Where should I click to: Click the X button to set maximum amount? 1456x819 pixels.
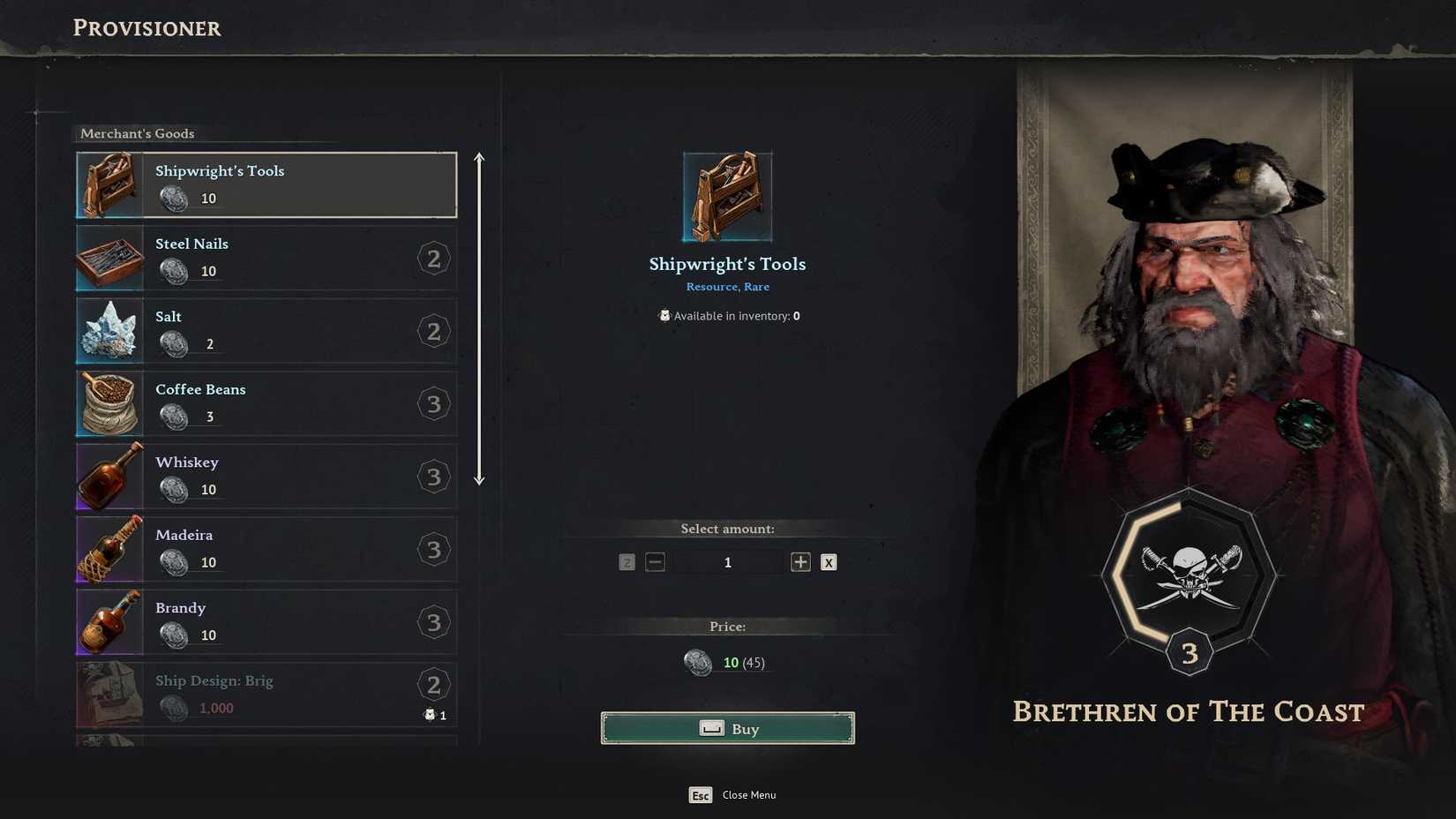point(828,561)
